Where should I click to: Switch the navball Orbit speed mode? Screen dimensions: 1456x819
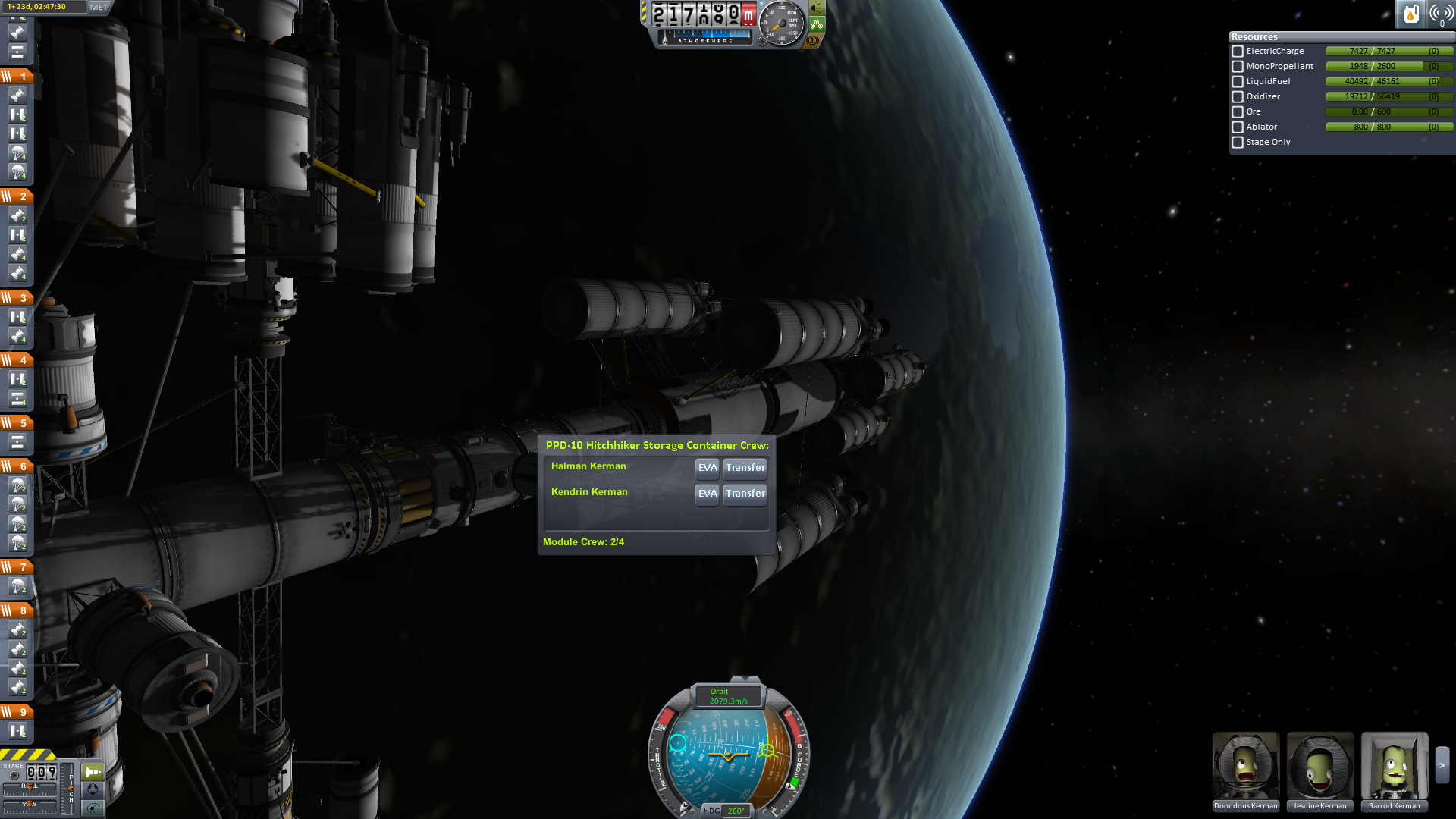coord(728,696)
